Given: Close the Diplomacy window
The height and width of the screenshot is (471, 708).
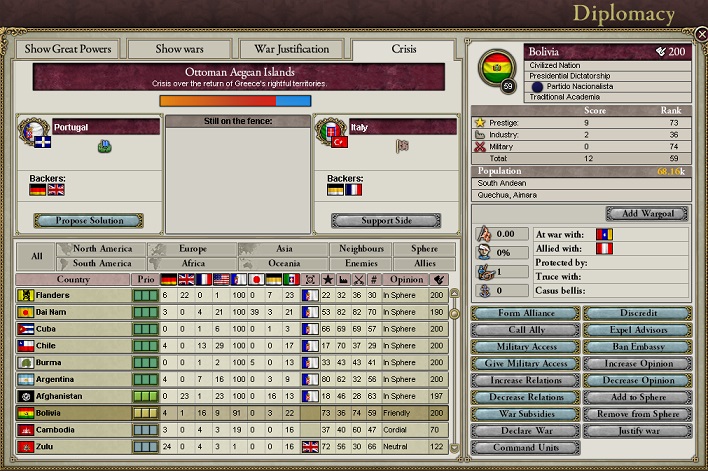Looking at the screenshot, I should (x=701, y=34).
